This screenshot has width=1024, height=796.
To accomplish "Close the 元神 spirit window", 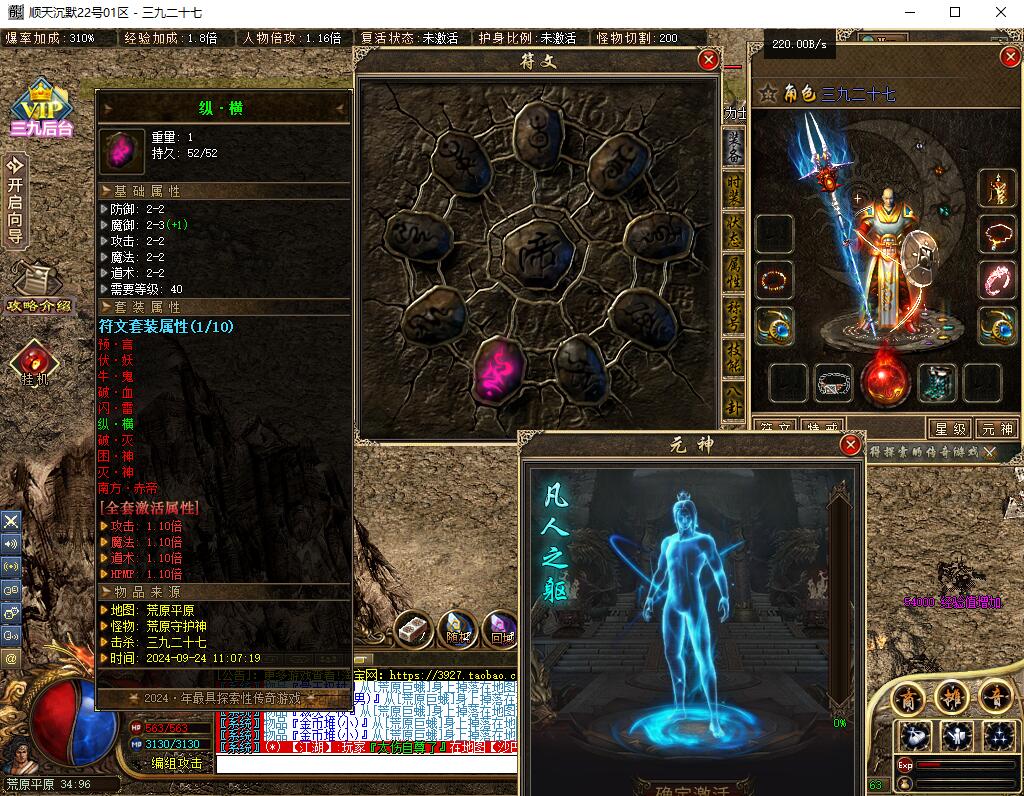I will pyautogui.click(x=851, y=444).
